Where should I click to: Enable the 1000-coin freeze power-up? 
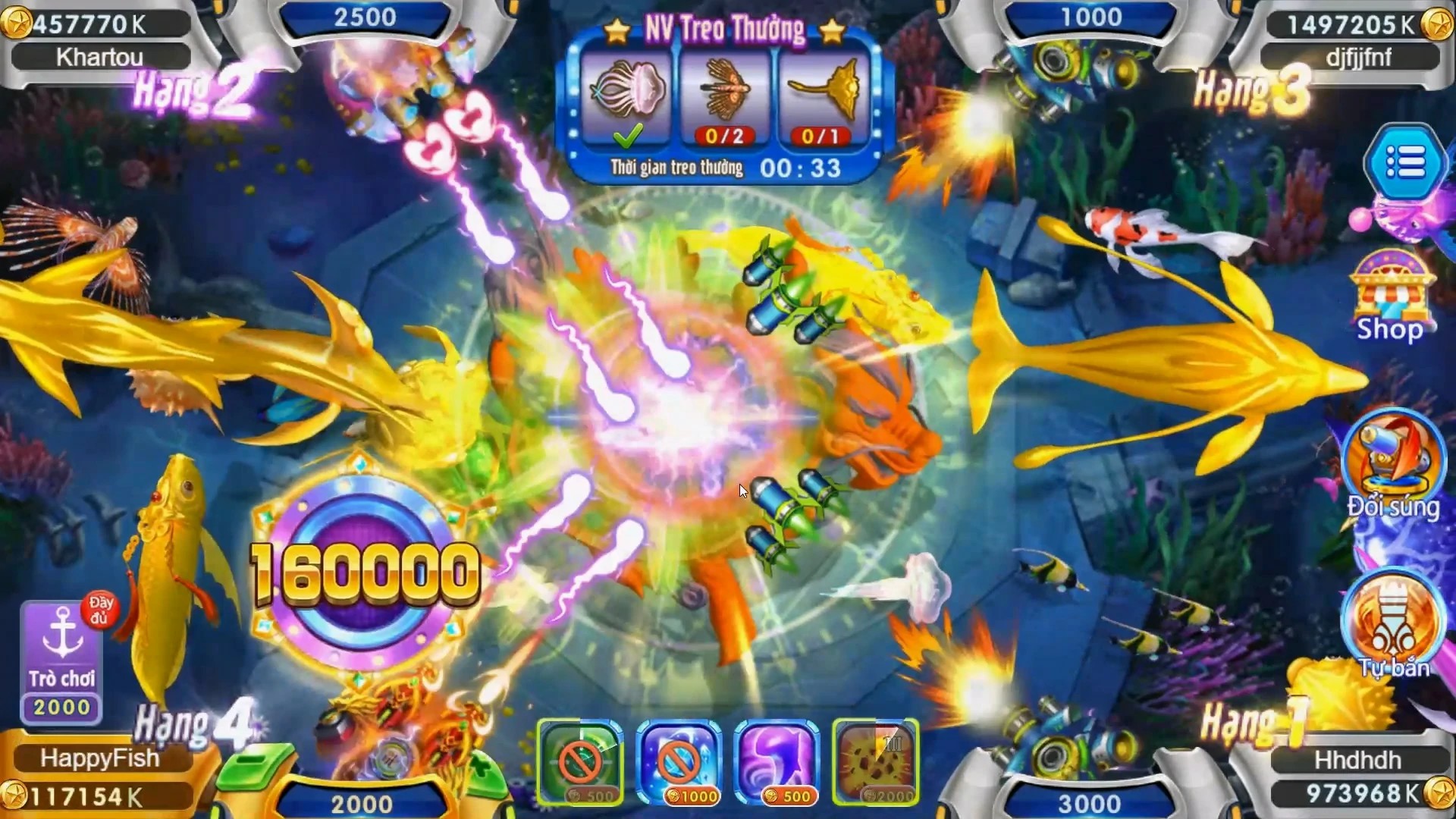[x=677, y=762]
